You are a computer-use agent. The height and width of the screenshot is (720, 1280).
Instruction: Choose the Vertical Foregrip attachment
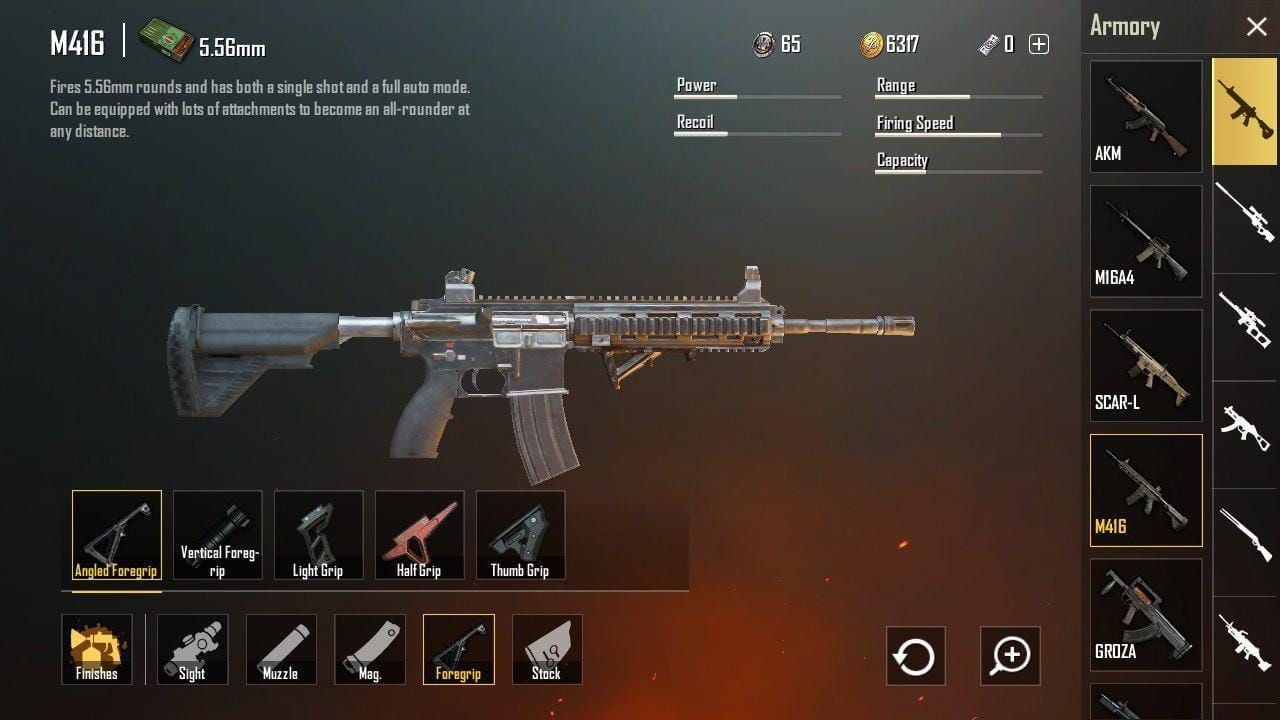pos(218,535)
